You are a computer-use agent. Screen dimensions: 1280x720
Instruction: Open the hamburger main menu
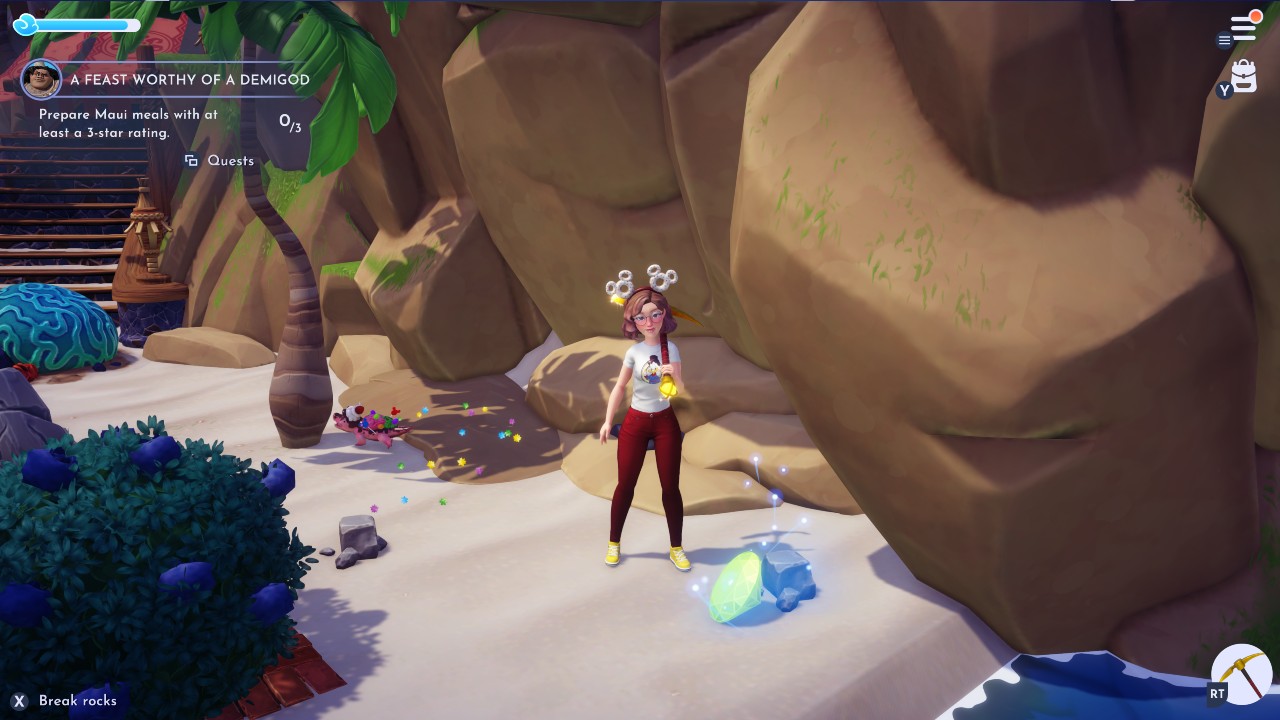1242,25
